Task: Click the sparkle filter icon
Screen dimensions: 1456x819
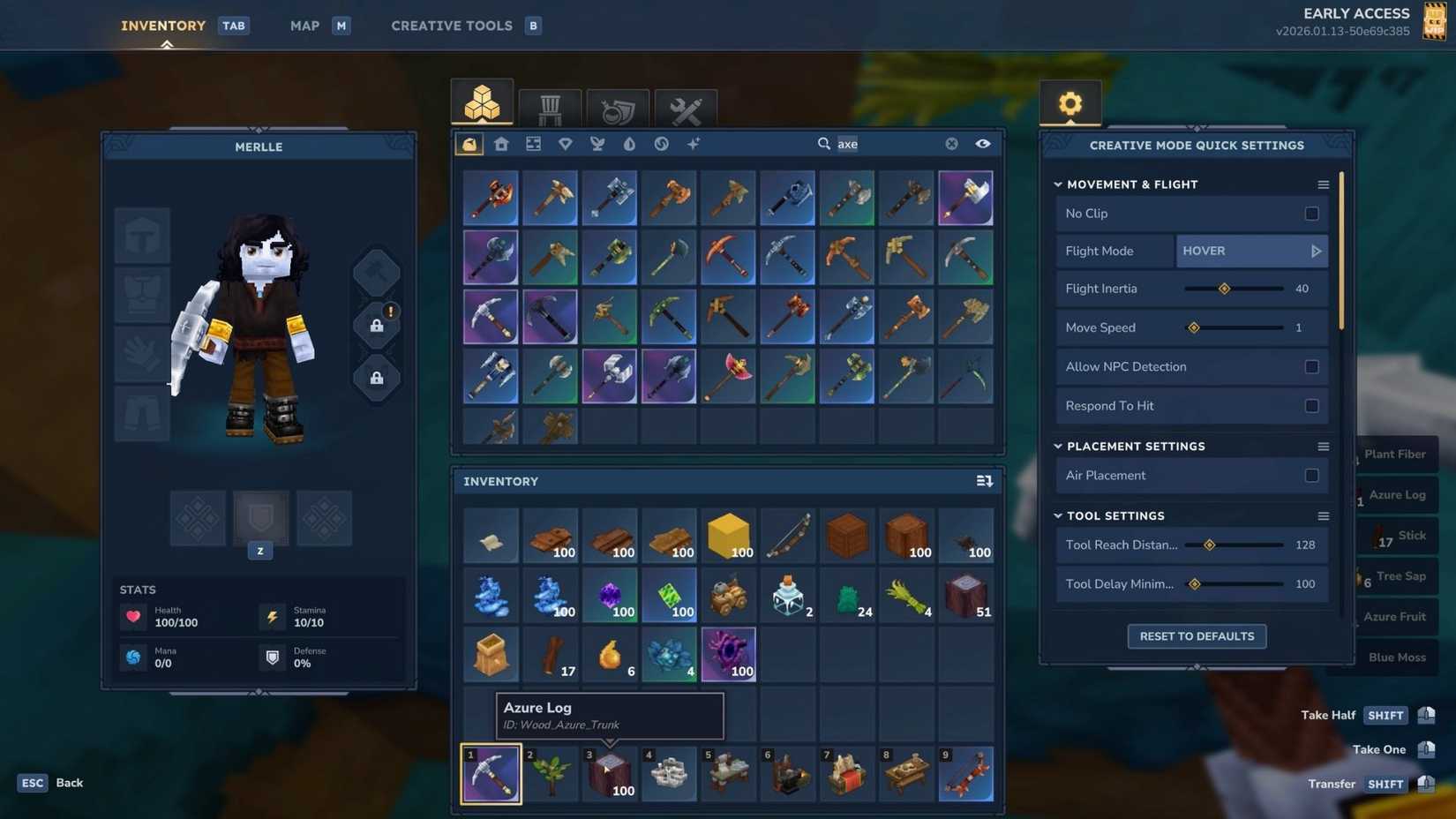Action: (694, 143)
